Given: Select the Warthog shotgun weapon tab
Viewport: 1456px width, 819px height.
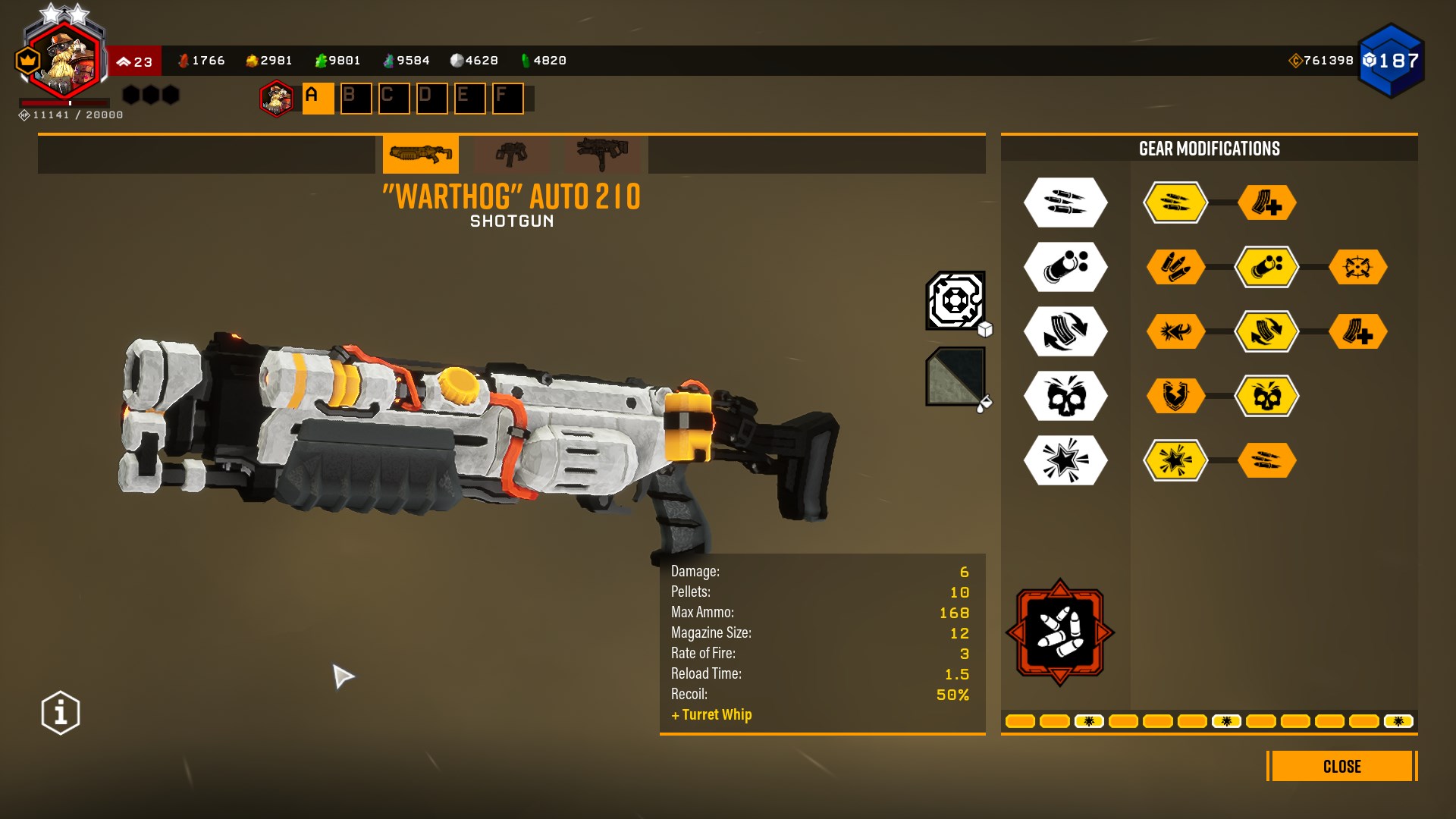Looking at the screenshot, I should click(x=420, y=155).
